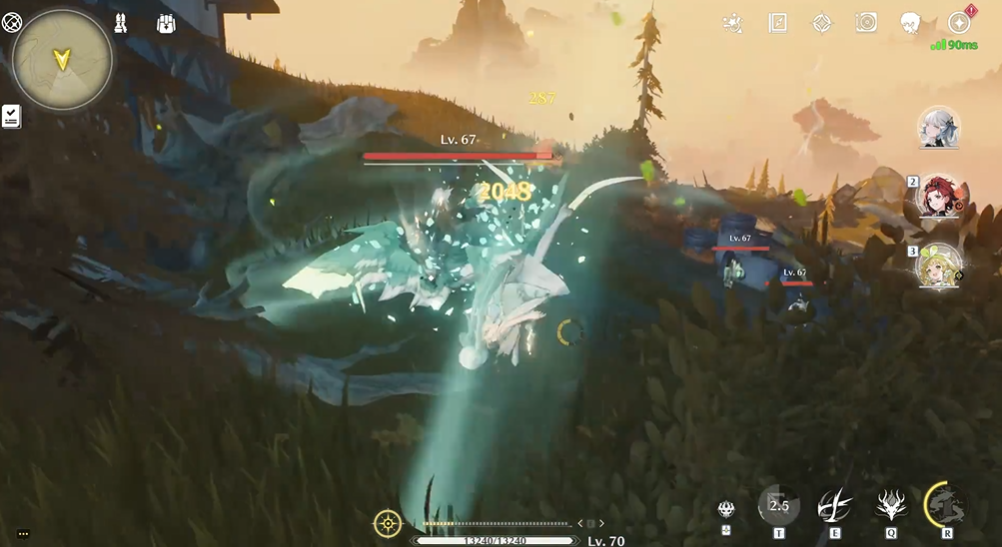Open the sparkle events icon

(733, 23)
